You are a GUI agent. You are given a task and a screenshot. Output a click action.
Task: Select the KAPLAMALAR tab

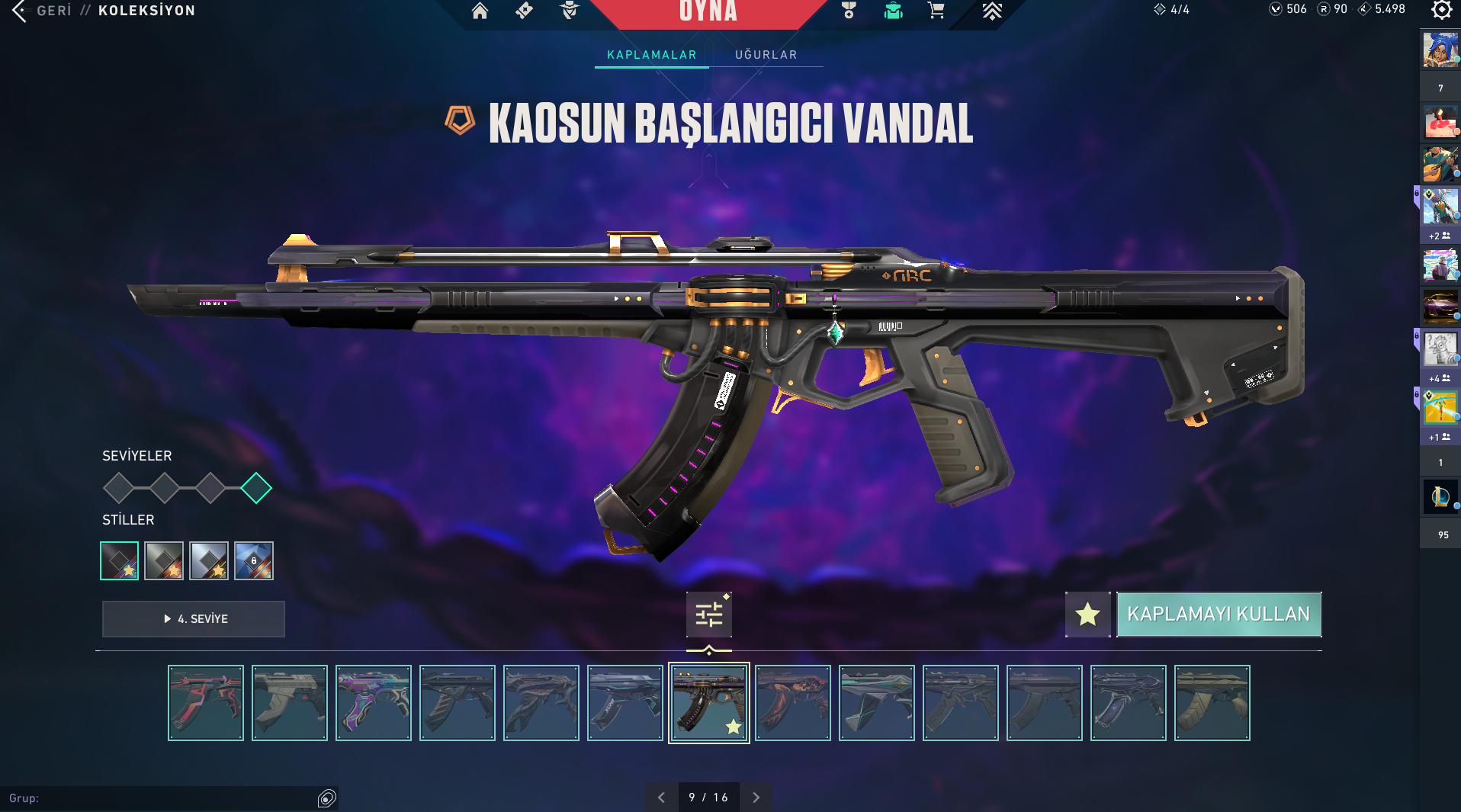[x=651, y=55]
